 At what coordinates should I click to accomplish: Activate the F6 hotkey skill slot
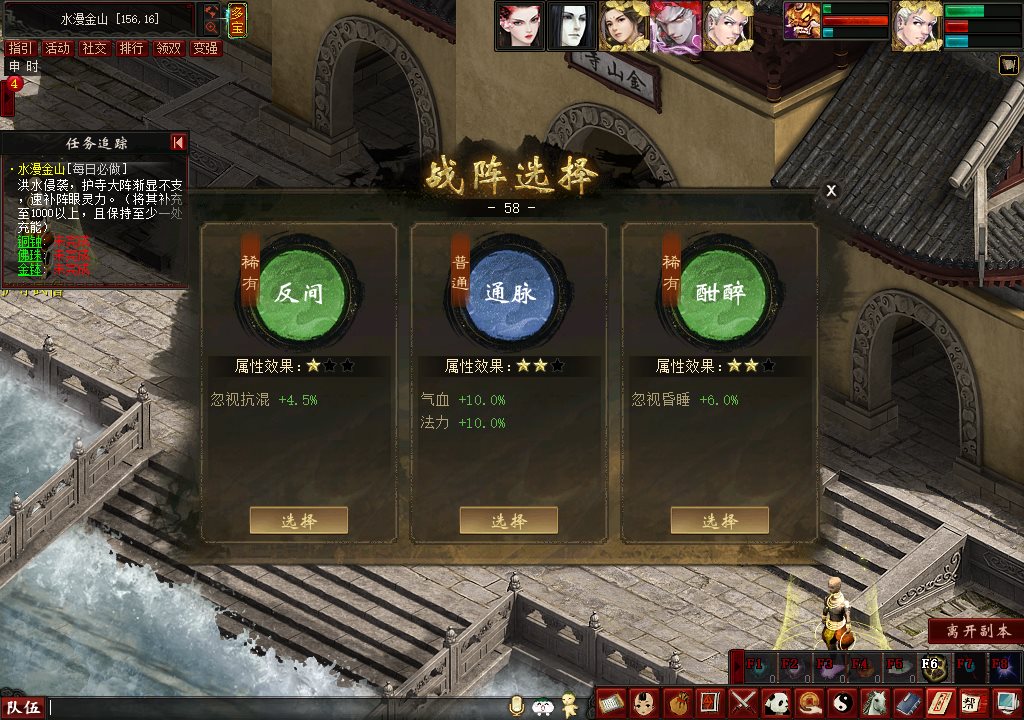pyautogui.click(x=930, y=665)
